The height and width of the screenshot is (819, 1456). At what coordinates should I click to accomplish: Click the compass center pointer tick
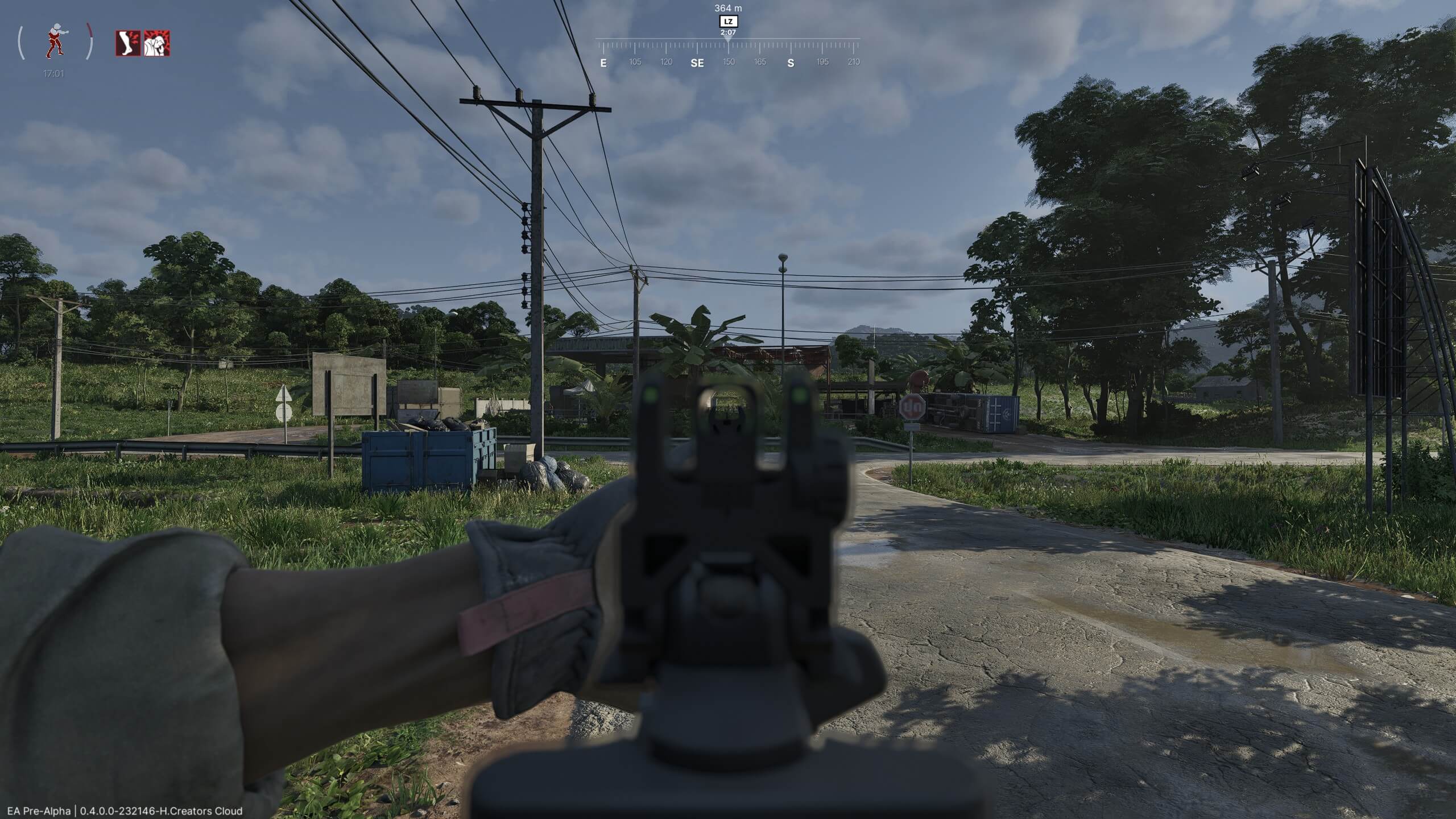coord(728,41)
